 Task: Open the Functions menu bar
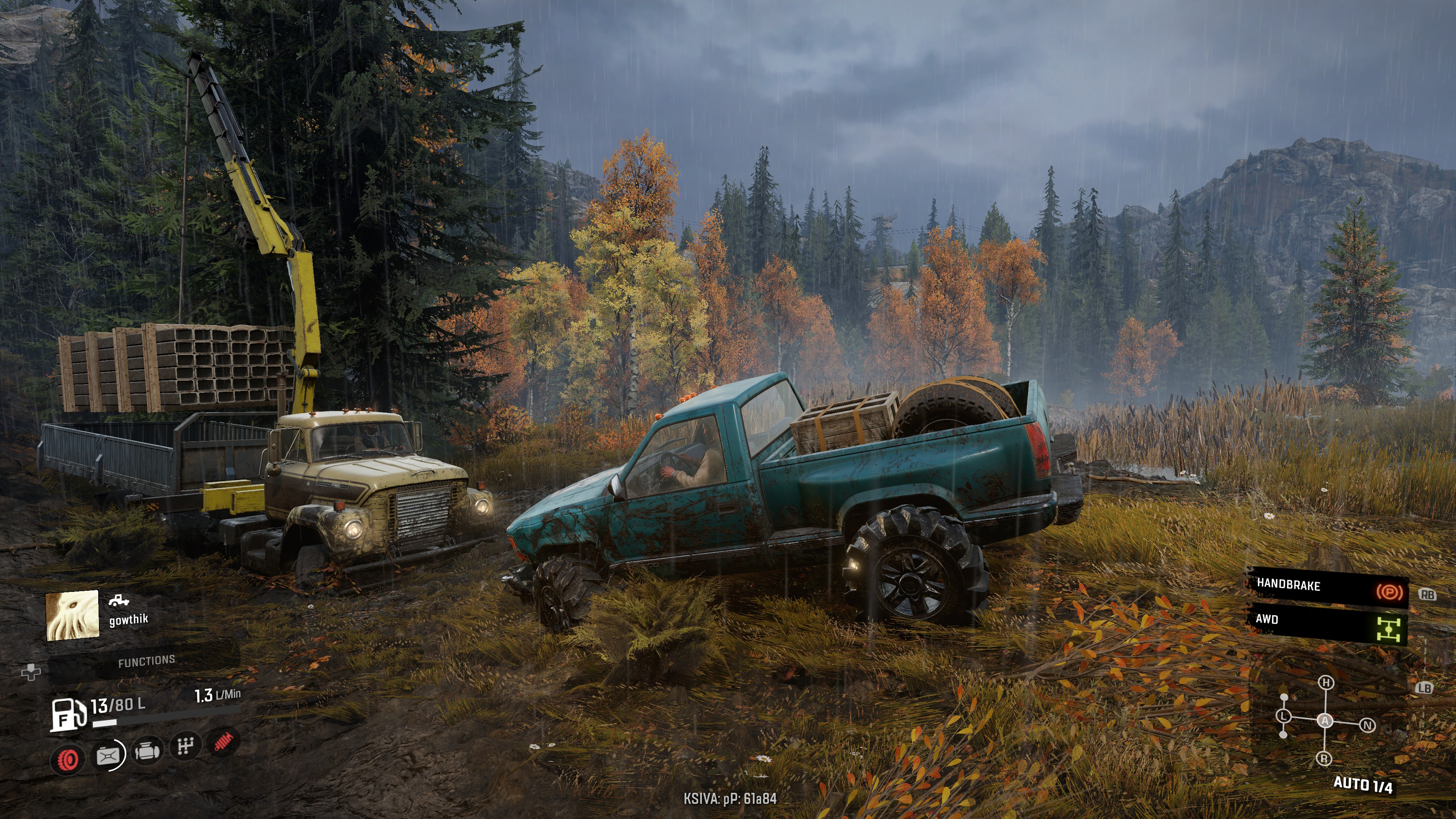point(146,662)
